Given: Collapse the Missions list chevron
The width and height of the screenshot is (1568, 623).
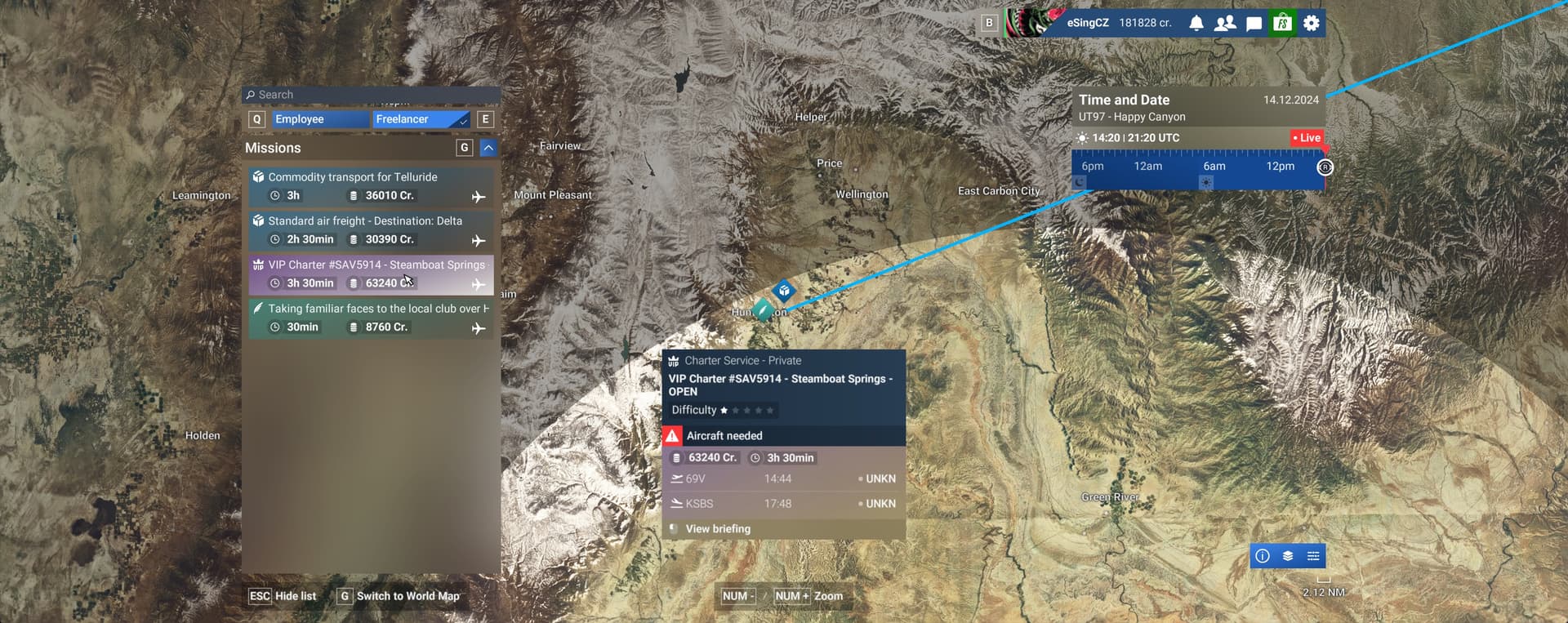Looking at the screenshot, I should (x=488, y=147).
